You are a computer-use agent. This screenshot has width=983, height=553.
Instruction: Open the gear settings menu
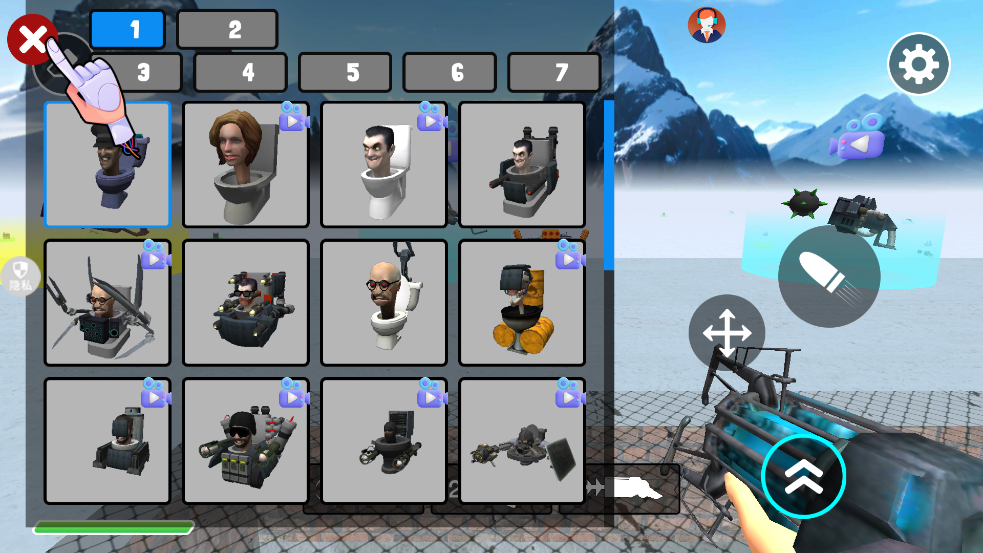click(918, 64)
